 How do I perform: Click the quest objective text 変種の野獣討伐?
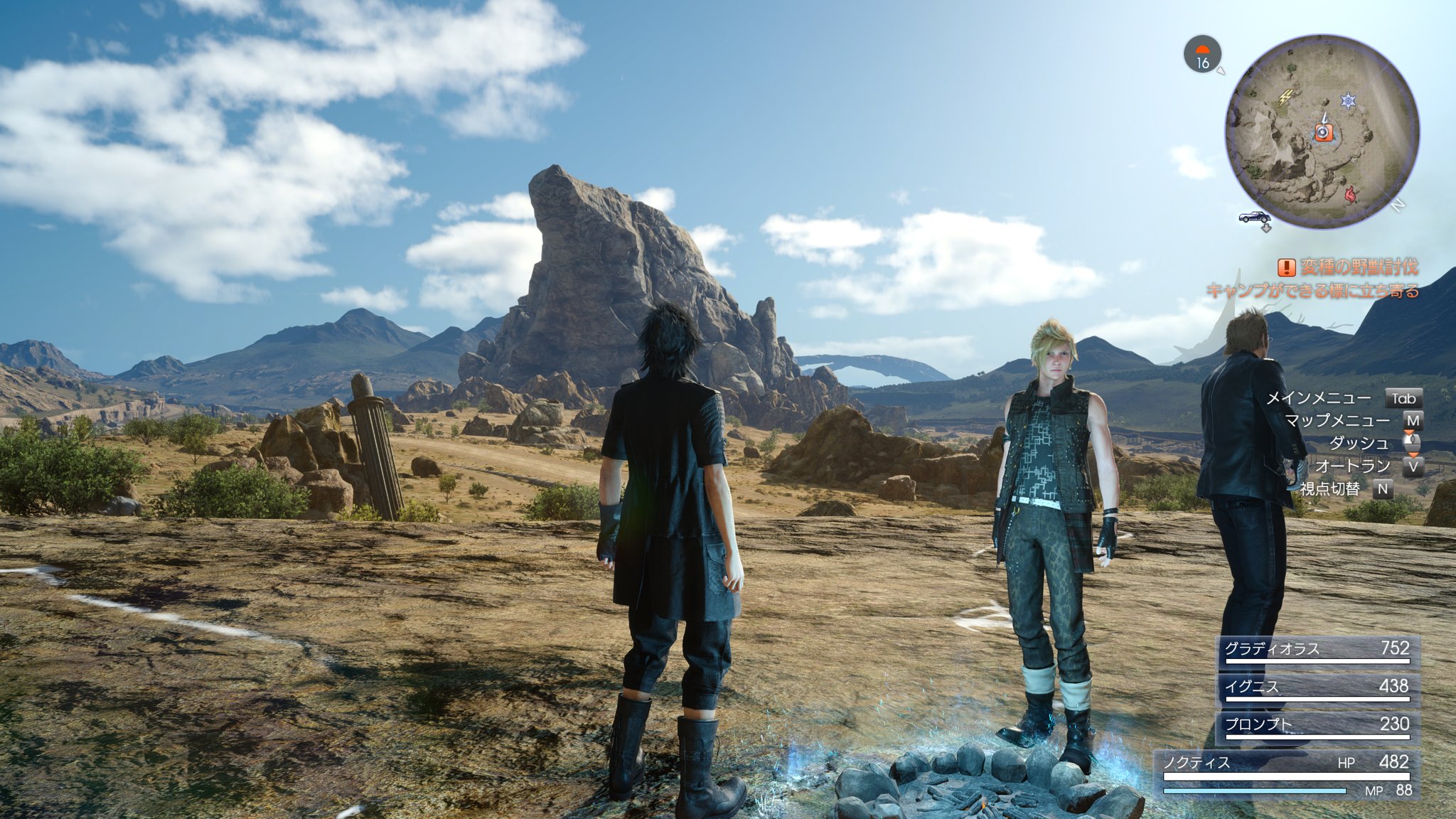click(1361, 266)
